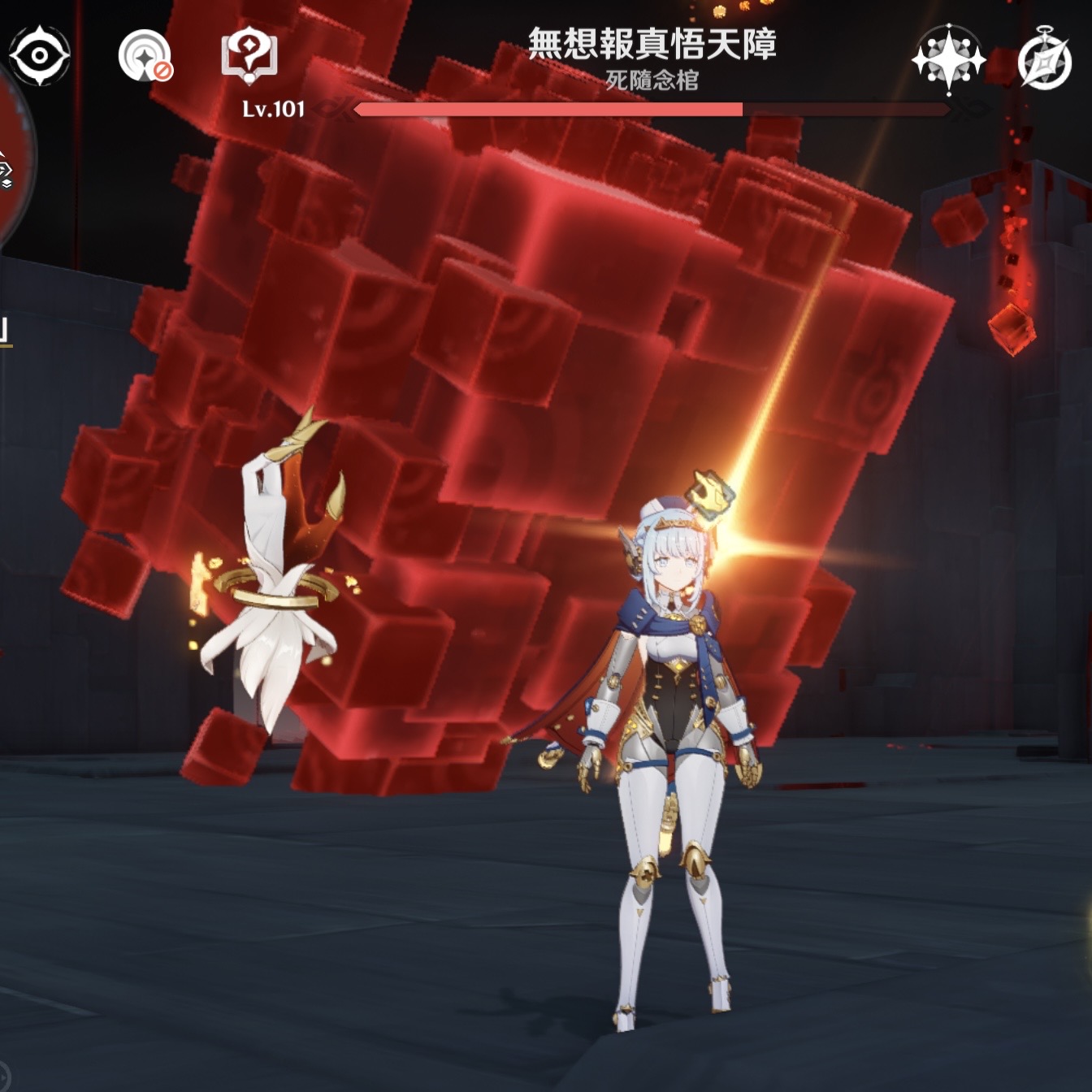Tap the eye emblem icon in the top-left
The width and height of the screenshot is (1092, 1092).
pyautogui.click(x=37, y=54)
